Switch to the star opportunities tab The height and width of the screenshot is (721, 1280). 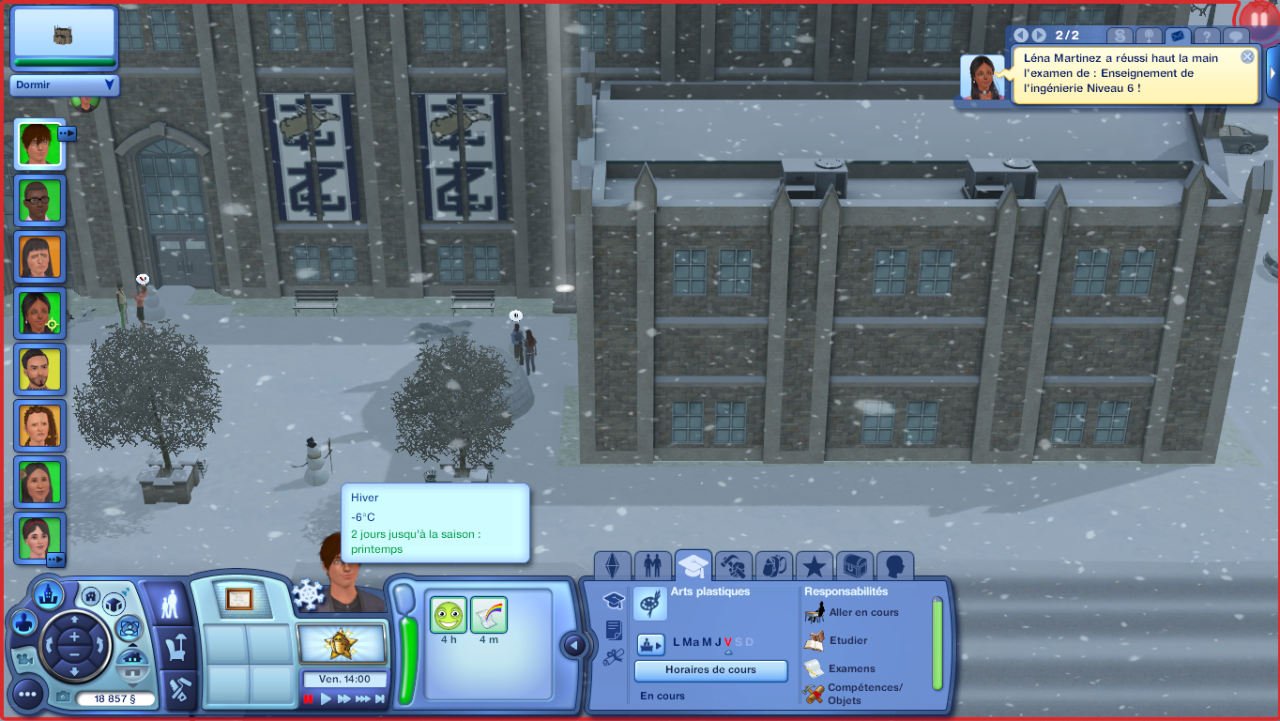coord(814,566)
